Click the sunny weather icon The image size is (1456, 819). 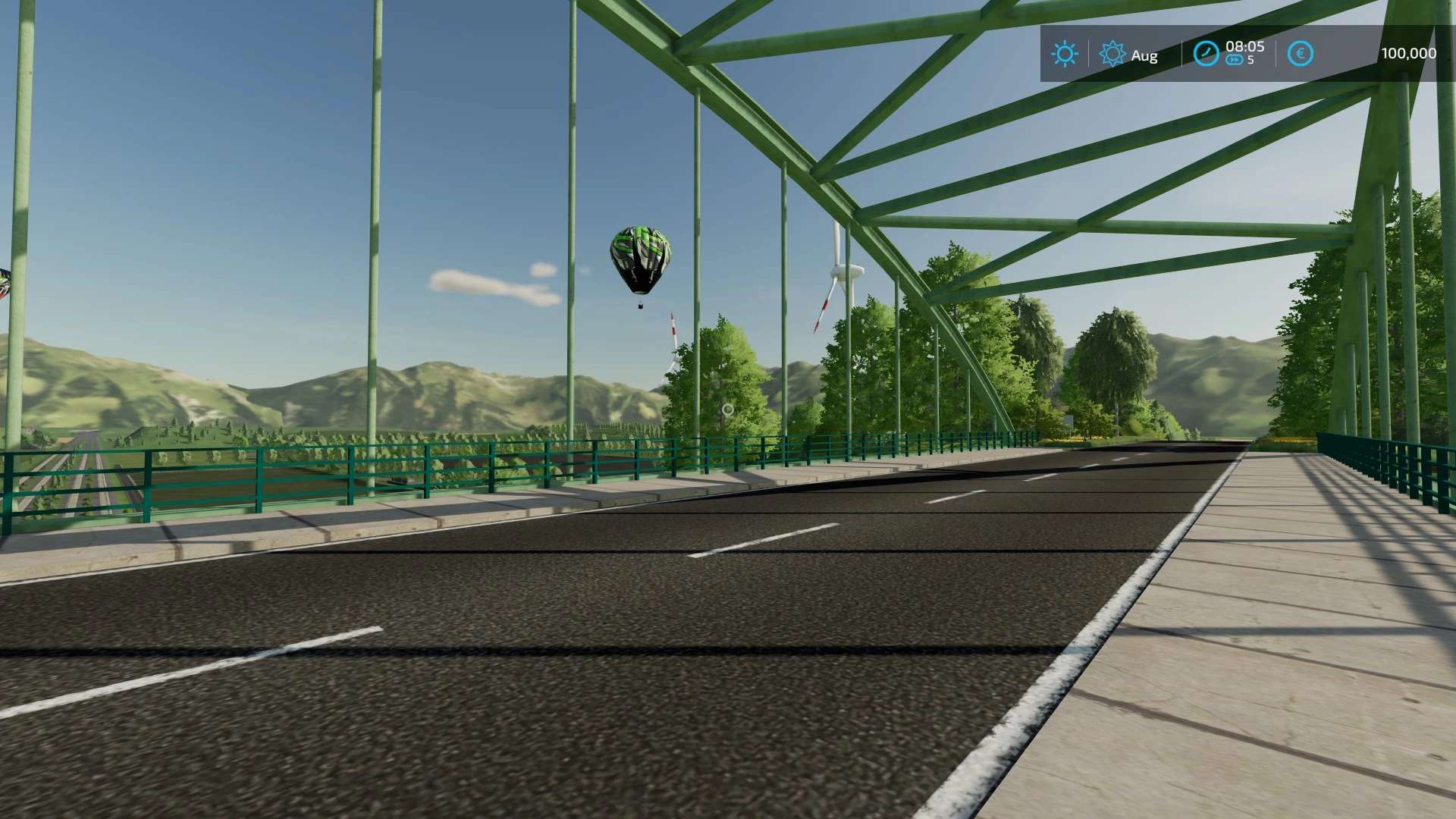[x=1064, y=54]
